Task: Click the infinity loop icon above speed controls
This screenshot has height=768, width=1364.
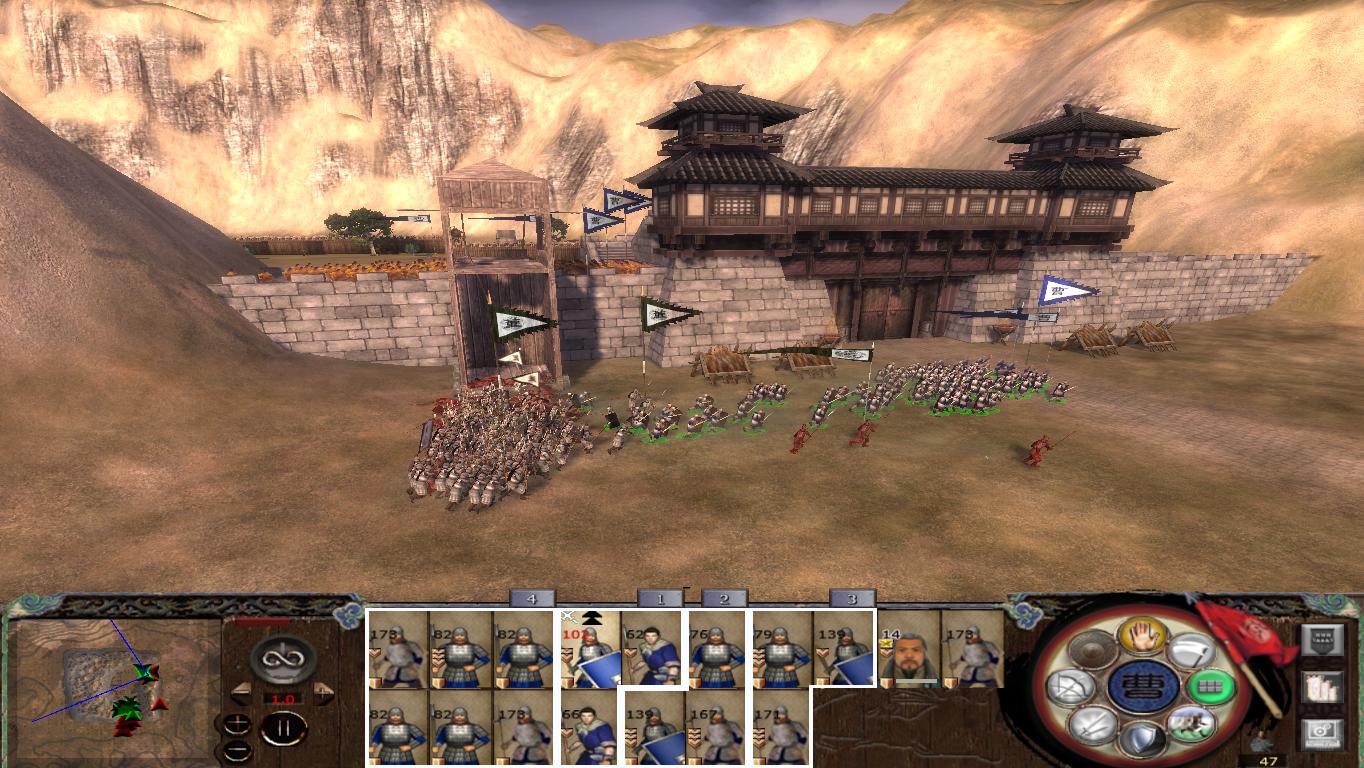Action: click(x=282, y=659)
